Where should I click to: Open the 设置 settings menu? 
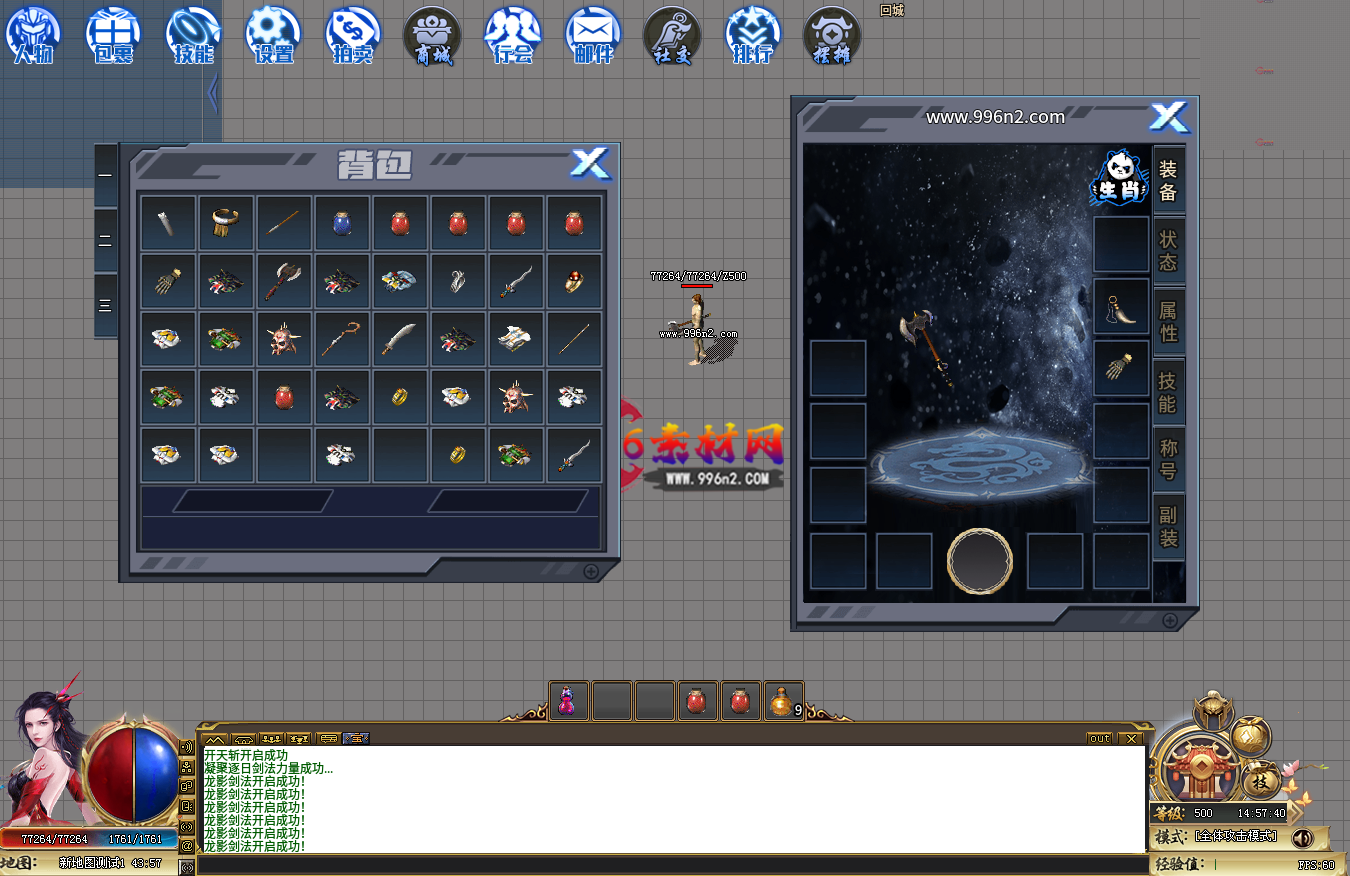click(x=273, y=34)
